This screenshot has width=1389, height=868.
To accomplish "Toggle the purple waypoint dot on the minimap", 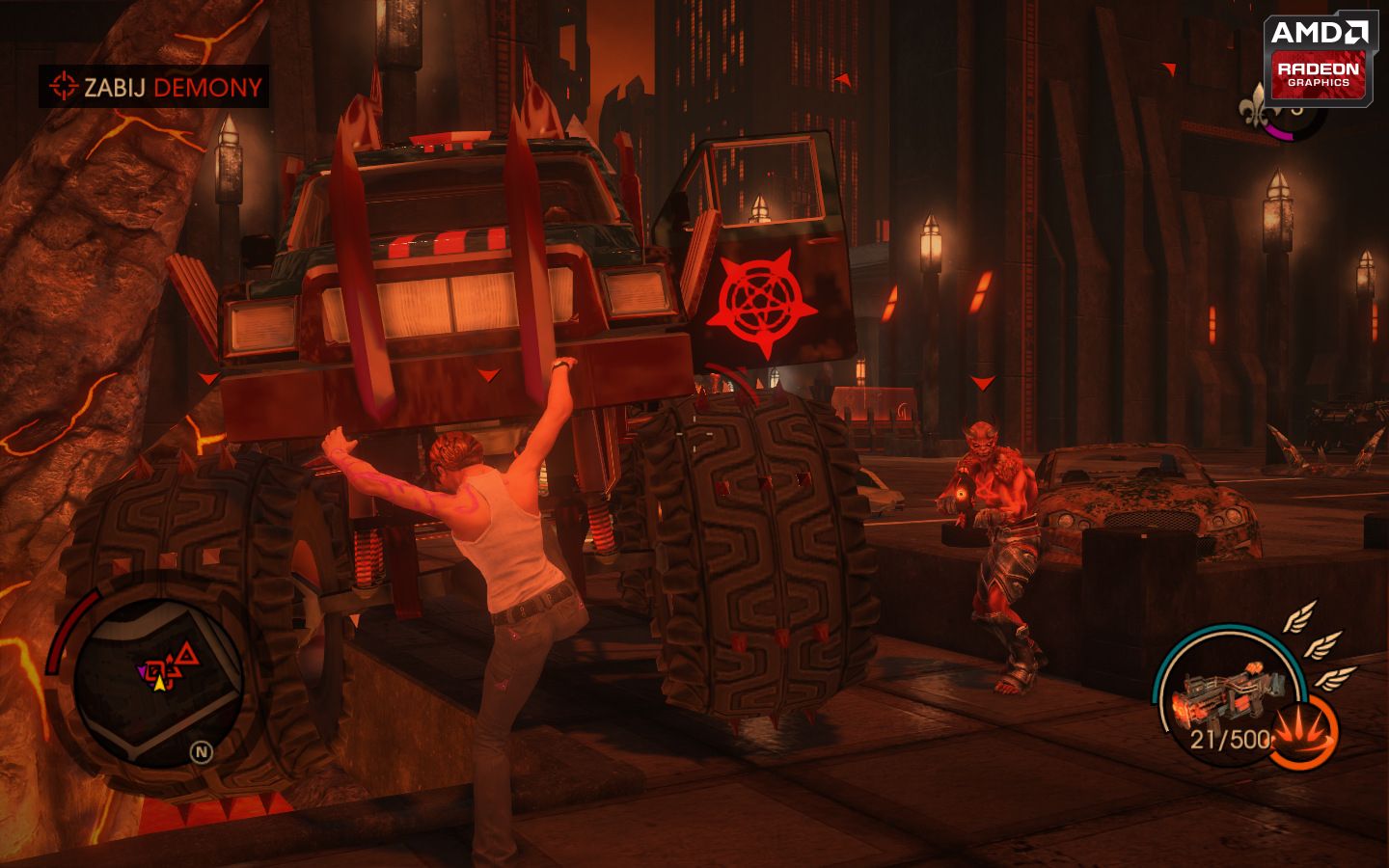I will click(x=142, y=671).
